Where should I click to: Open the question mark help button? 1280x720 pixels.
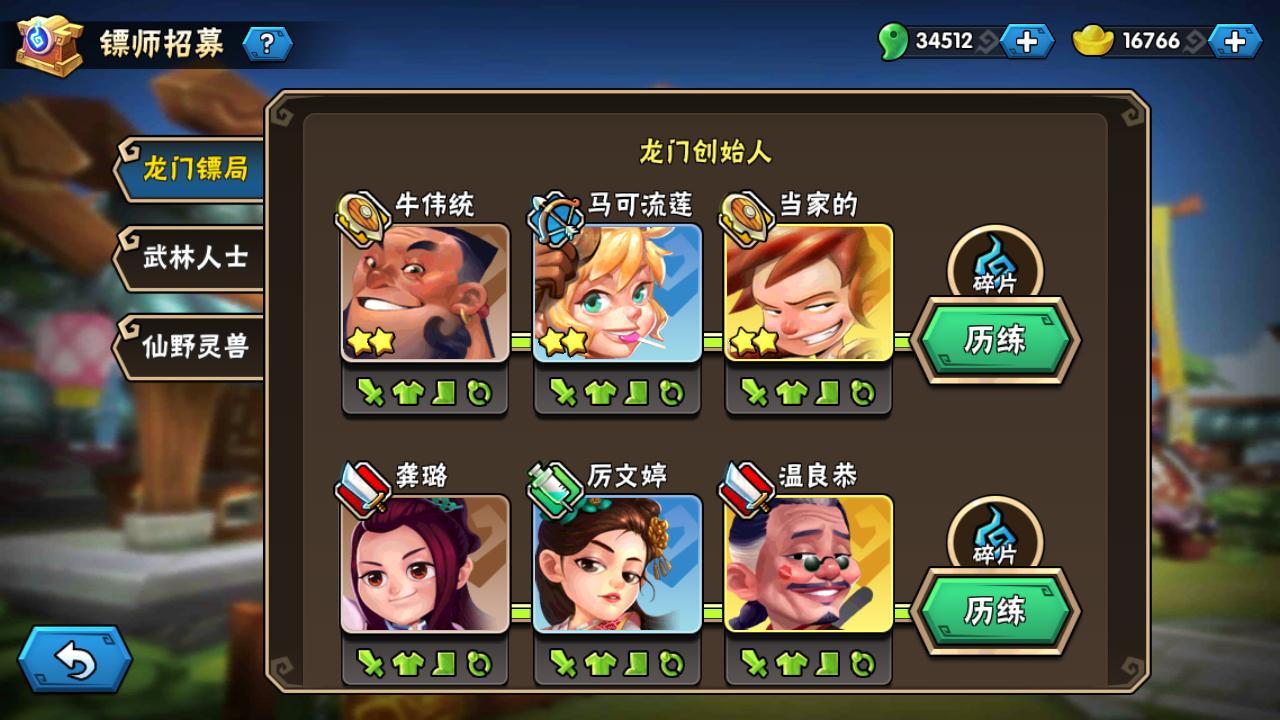(267, 43)
